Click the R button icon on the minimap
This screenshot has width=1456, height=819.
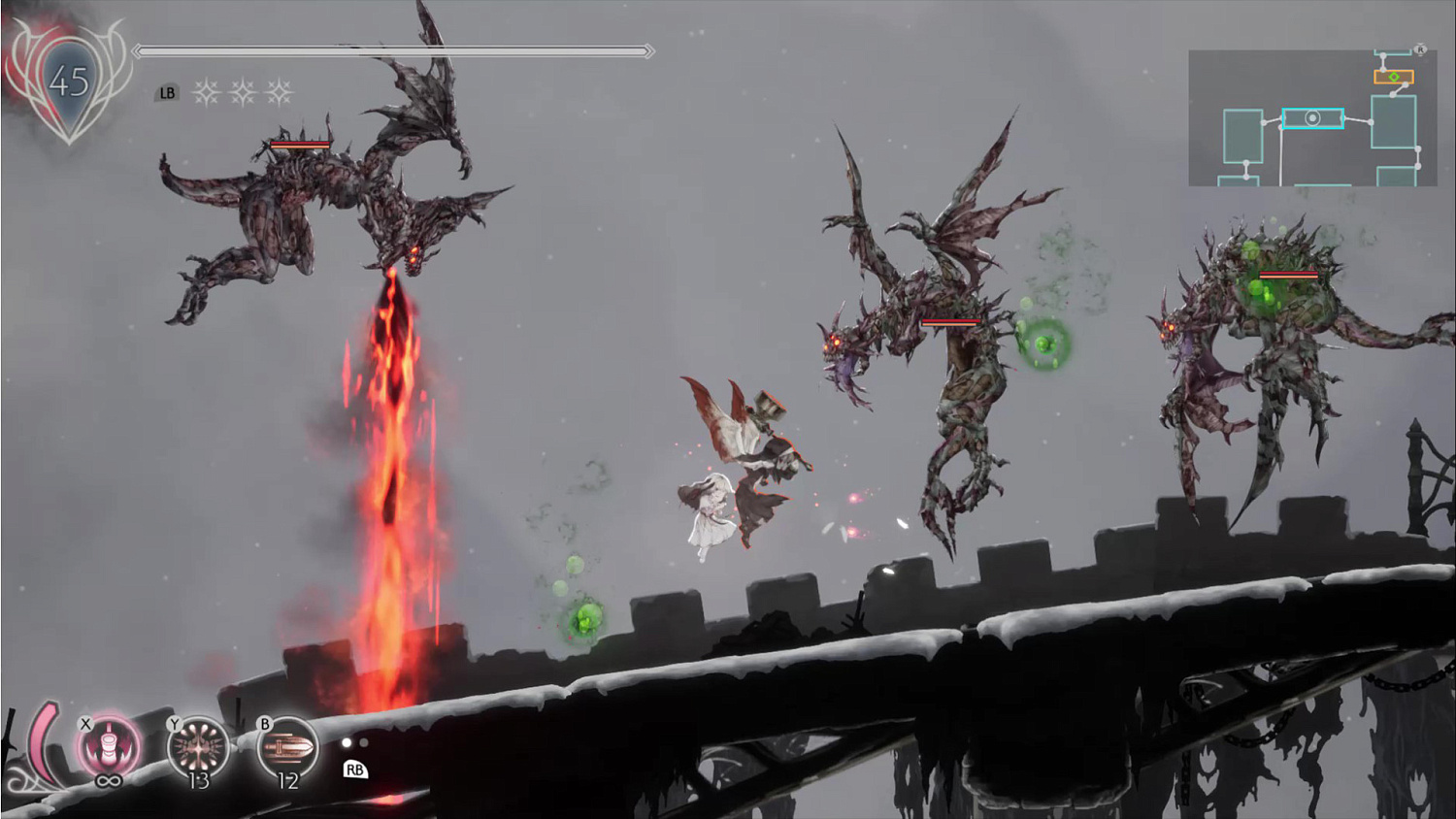point(1420,49)
